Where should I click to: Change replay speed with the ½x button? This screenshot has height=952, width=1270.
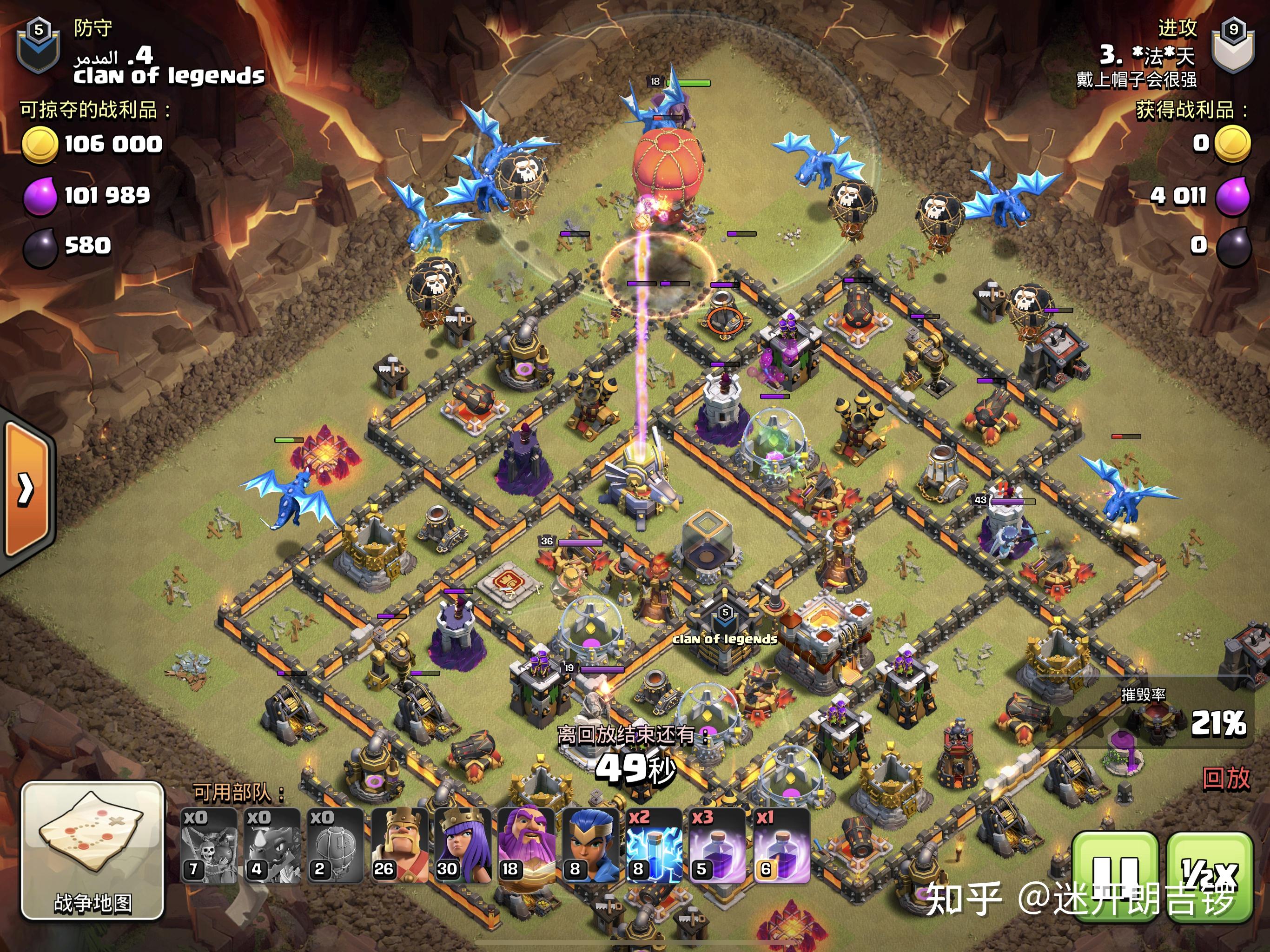[x=1209, y=876]
